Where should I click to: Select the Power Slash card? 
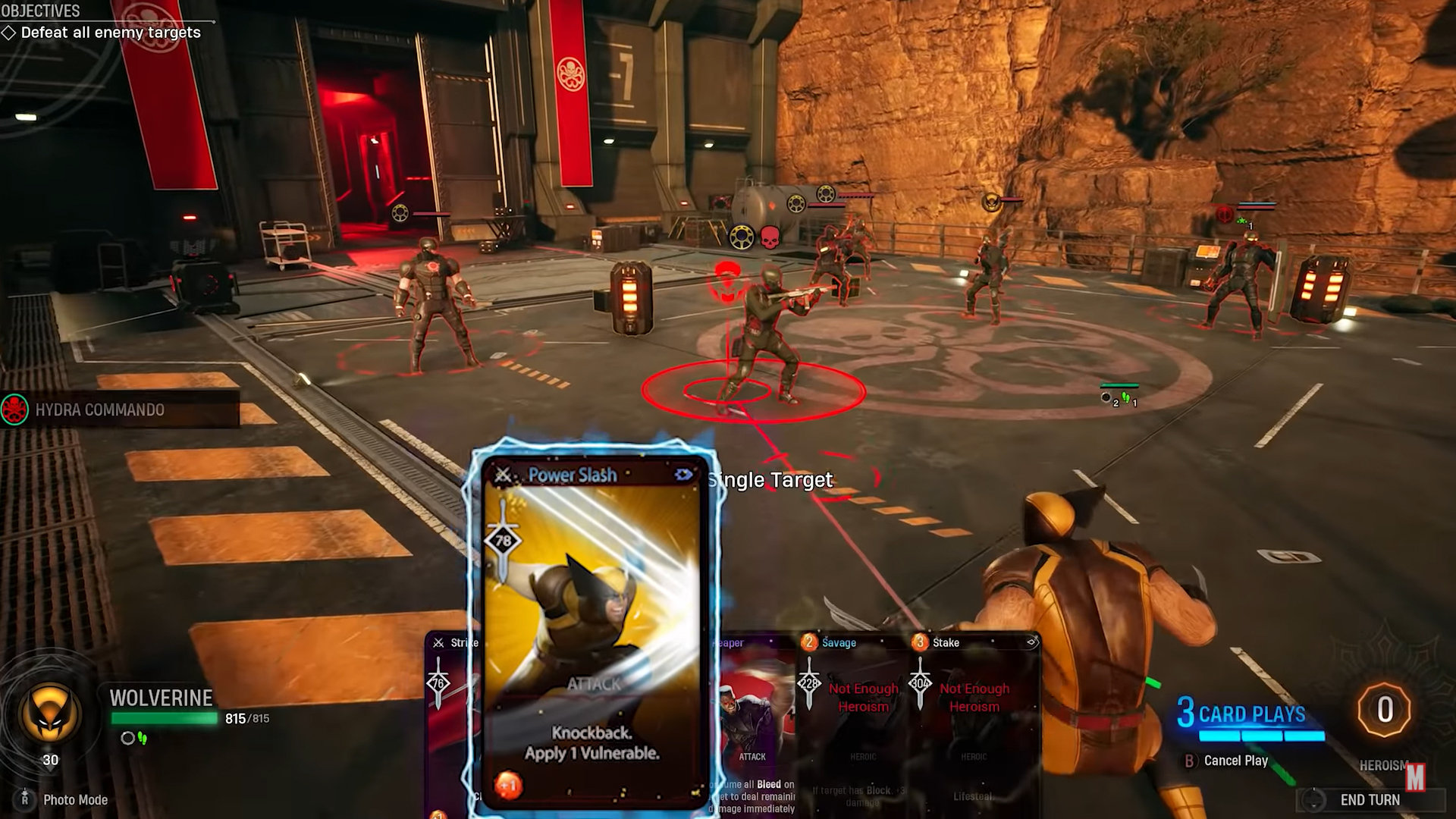592,629
